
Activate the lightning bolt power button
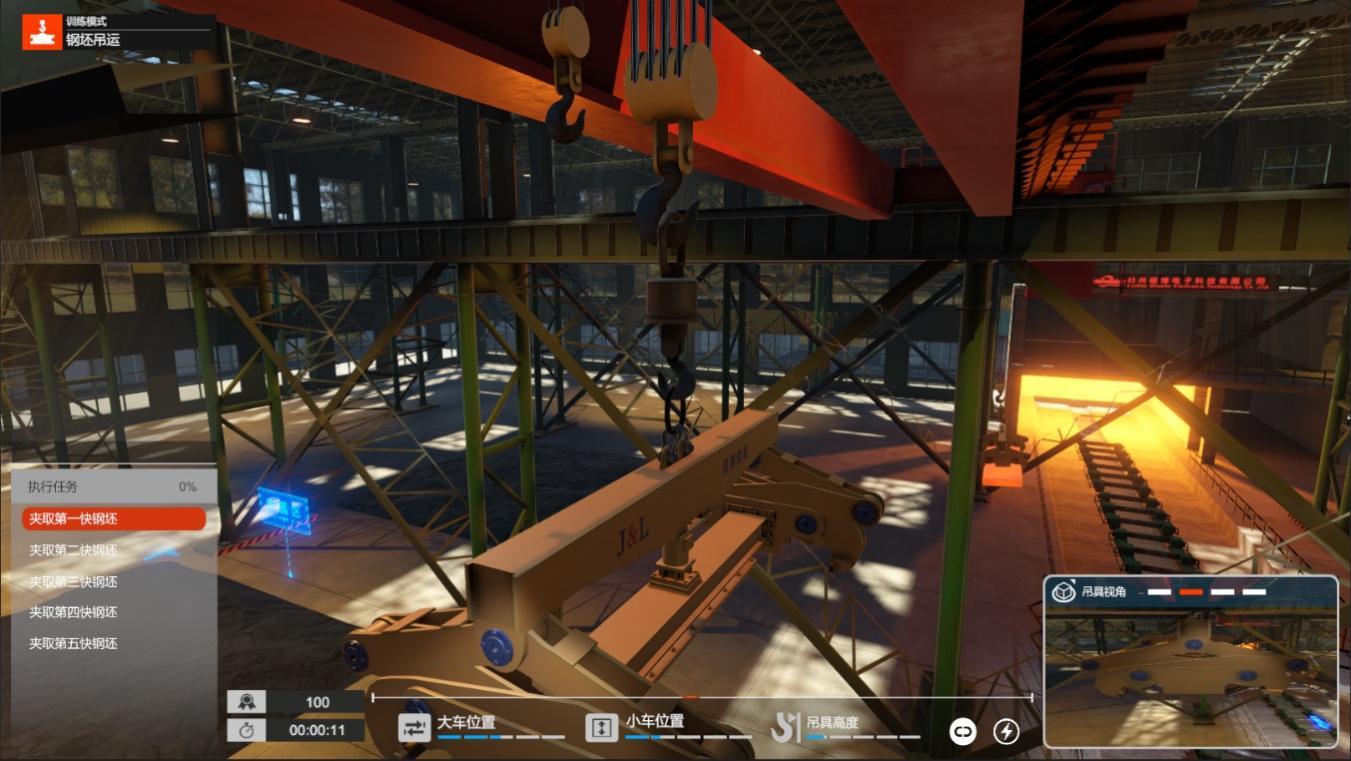tap(1006, 732)
